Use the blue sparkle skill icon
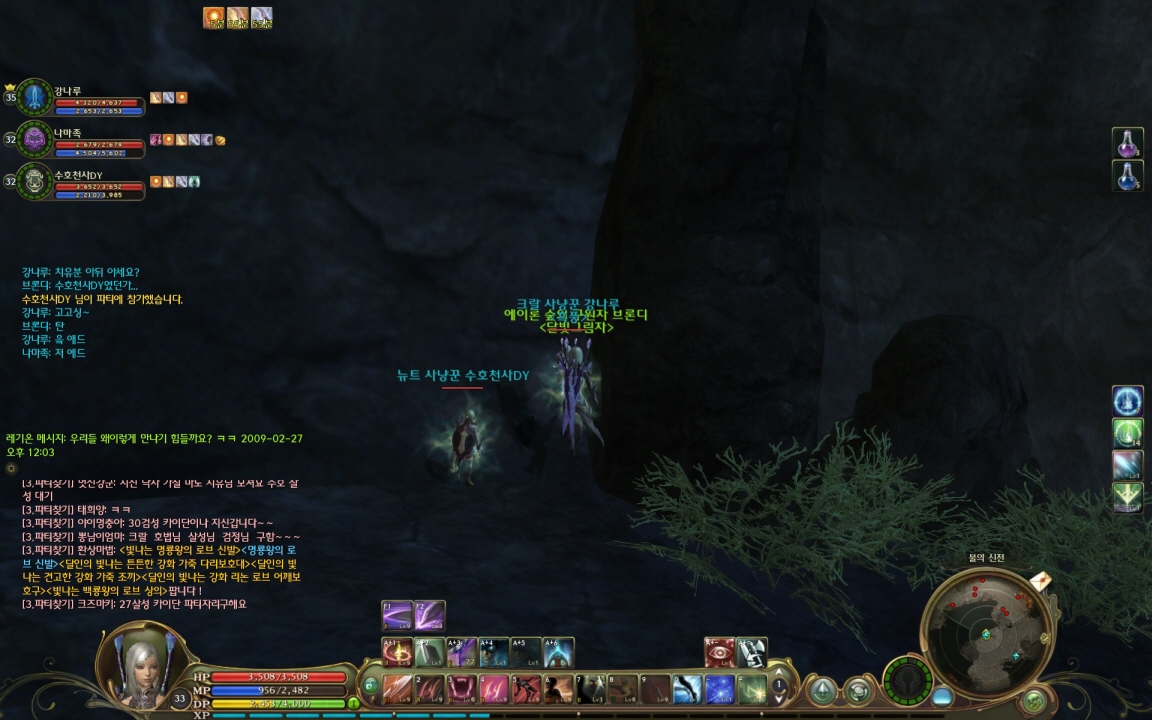1152x720 pixels. [720, 689]
